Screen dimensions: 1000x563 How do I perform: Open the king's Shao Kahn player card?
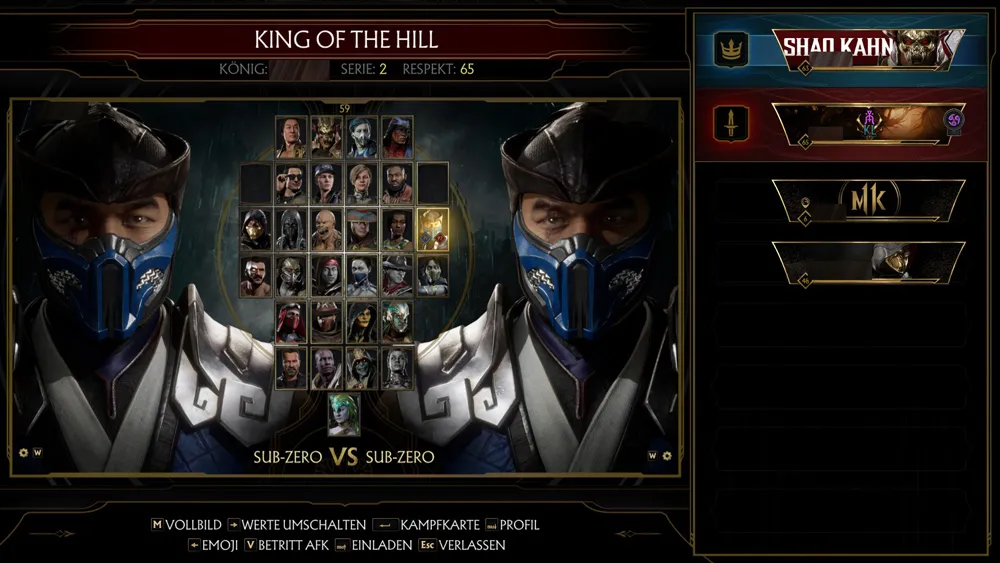(868, 49)
